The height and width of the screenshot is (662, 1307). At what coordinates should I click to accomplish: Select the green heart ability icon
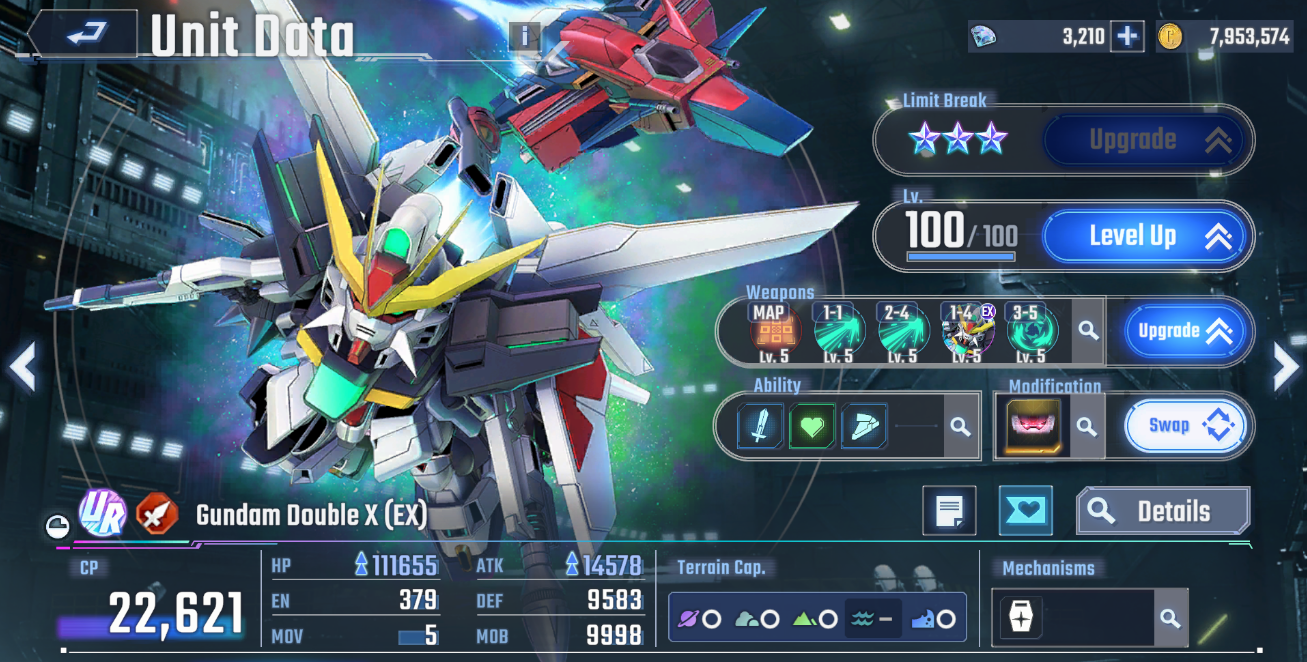812,427
